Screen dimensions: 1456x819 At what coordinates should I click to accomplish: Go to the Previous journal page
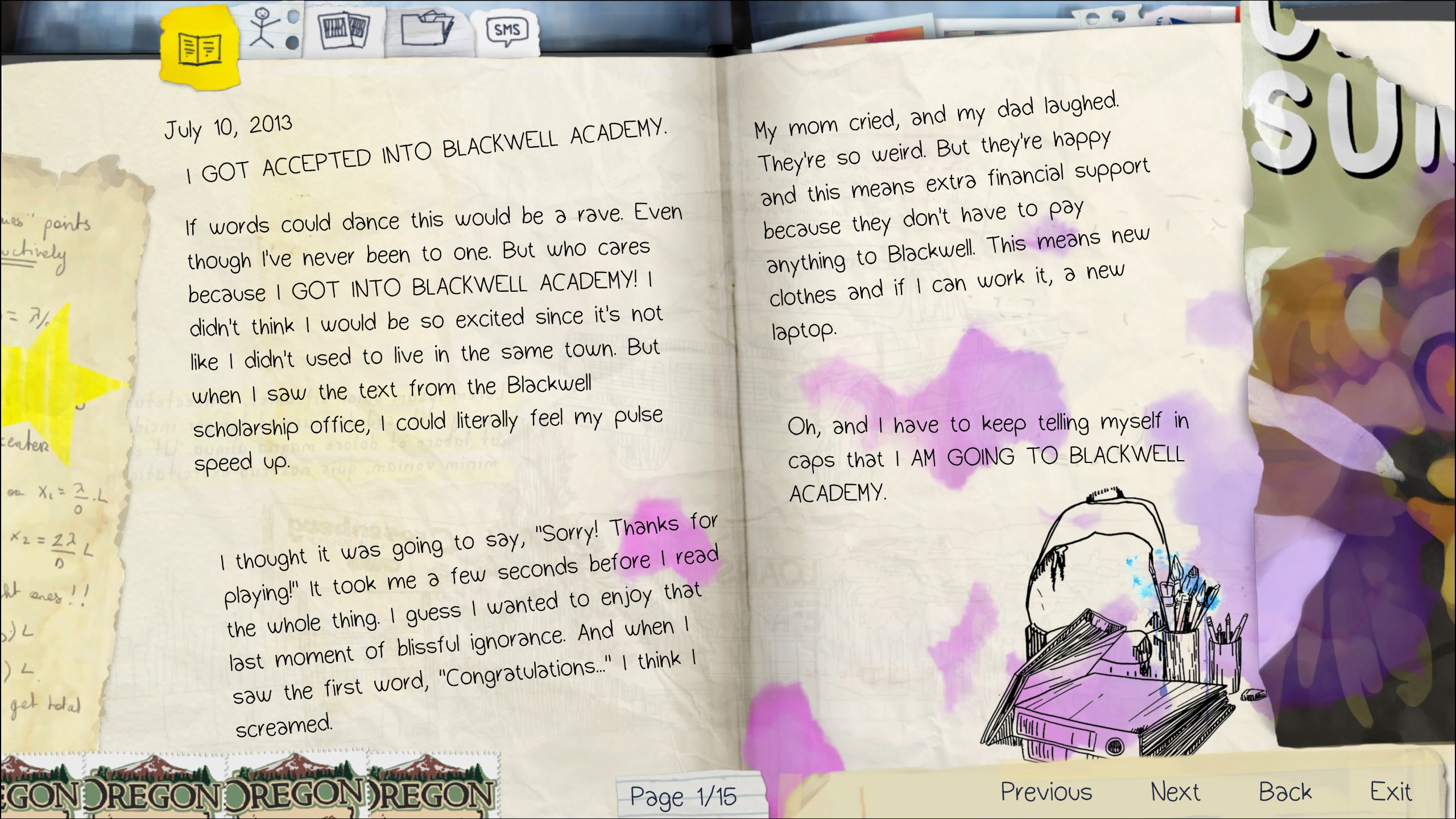(x=1047, y=791)
